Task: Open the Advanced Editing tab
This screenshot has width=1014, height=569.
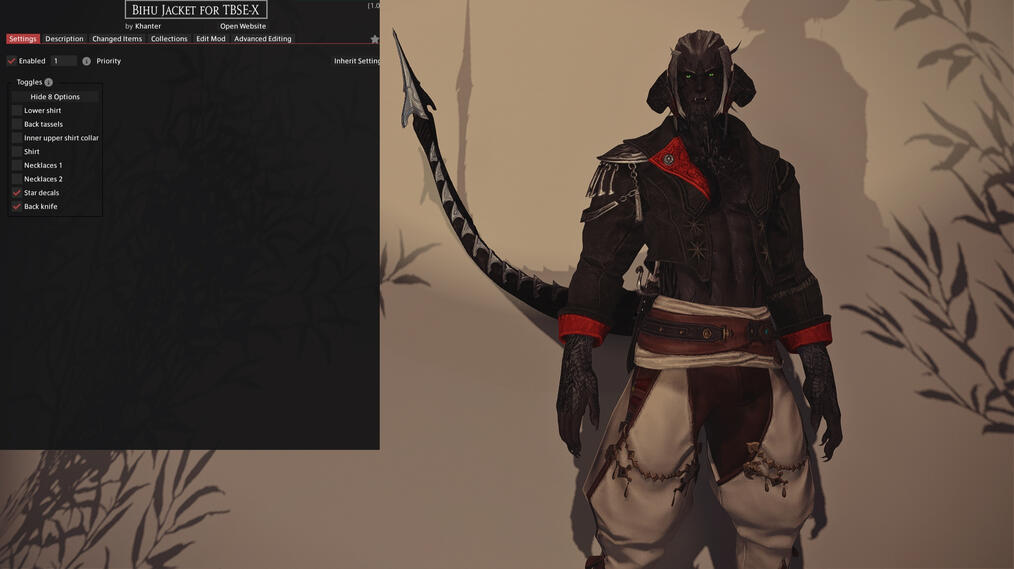Action: tap(262, 39)
